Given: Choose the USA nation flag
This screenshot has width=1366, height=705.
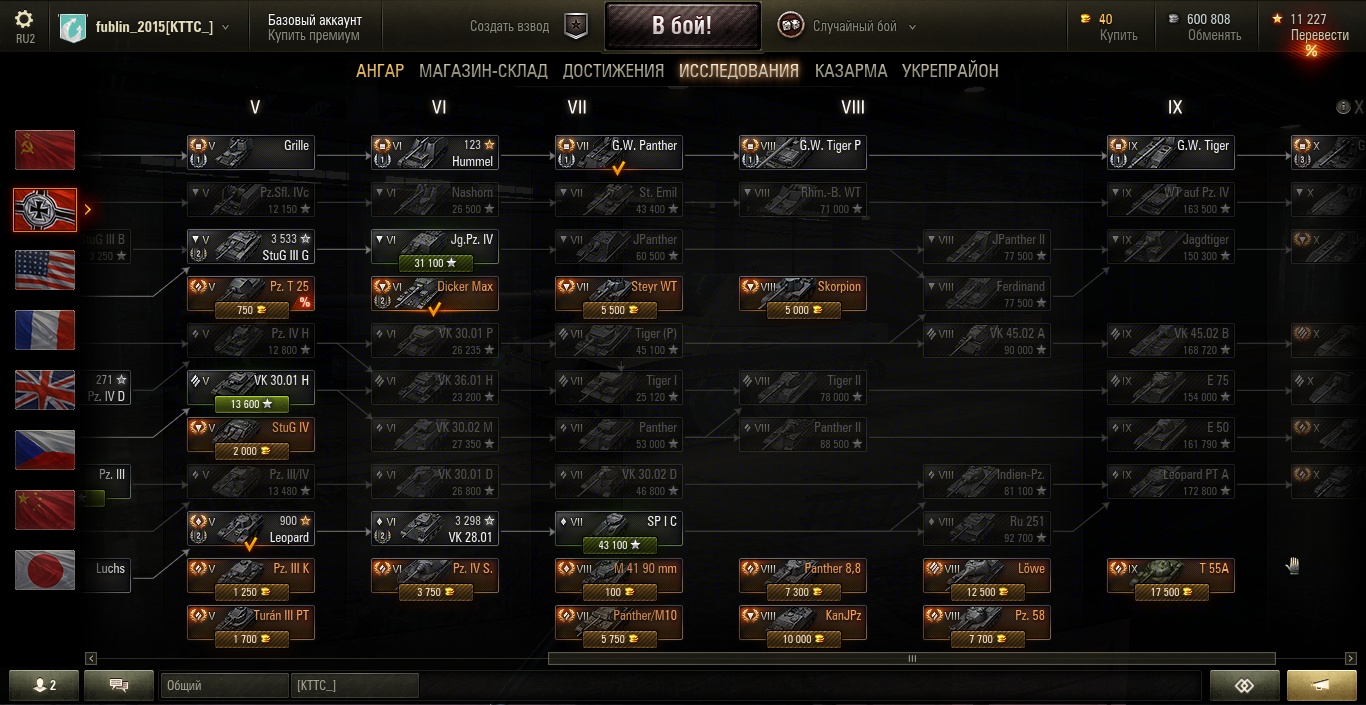Looking at the screenshot, I should coord(45,270).
